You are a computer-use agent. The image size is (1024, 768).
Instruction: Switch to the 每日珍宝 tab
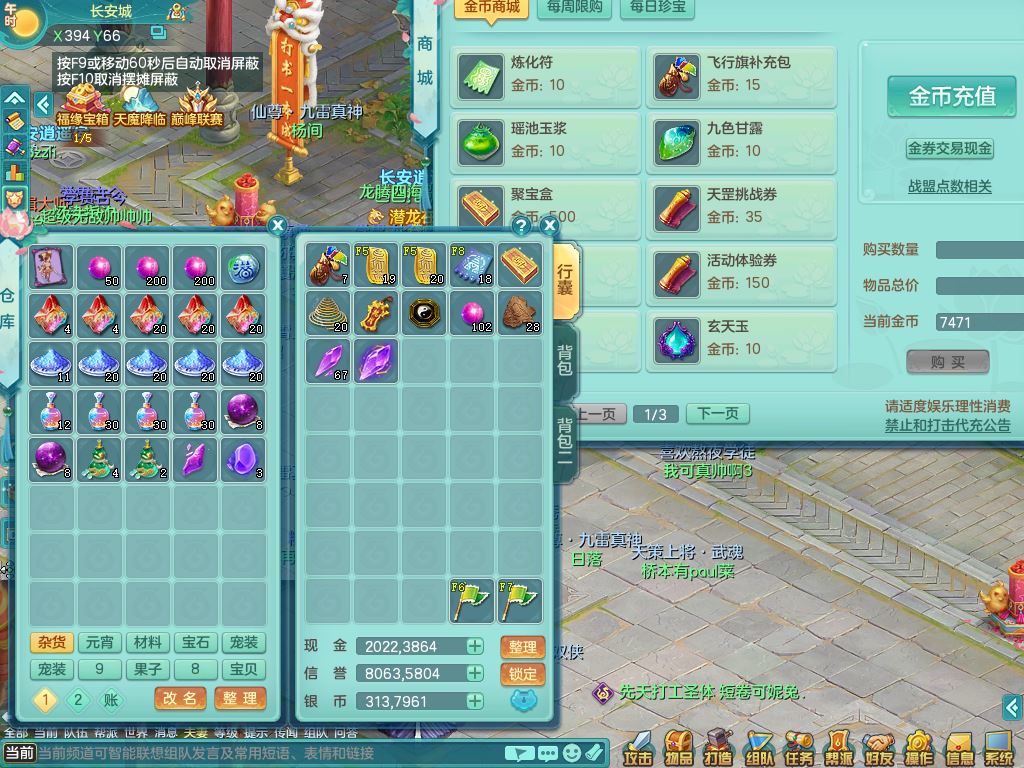tap(658, 7)
